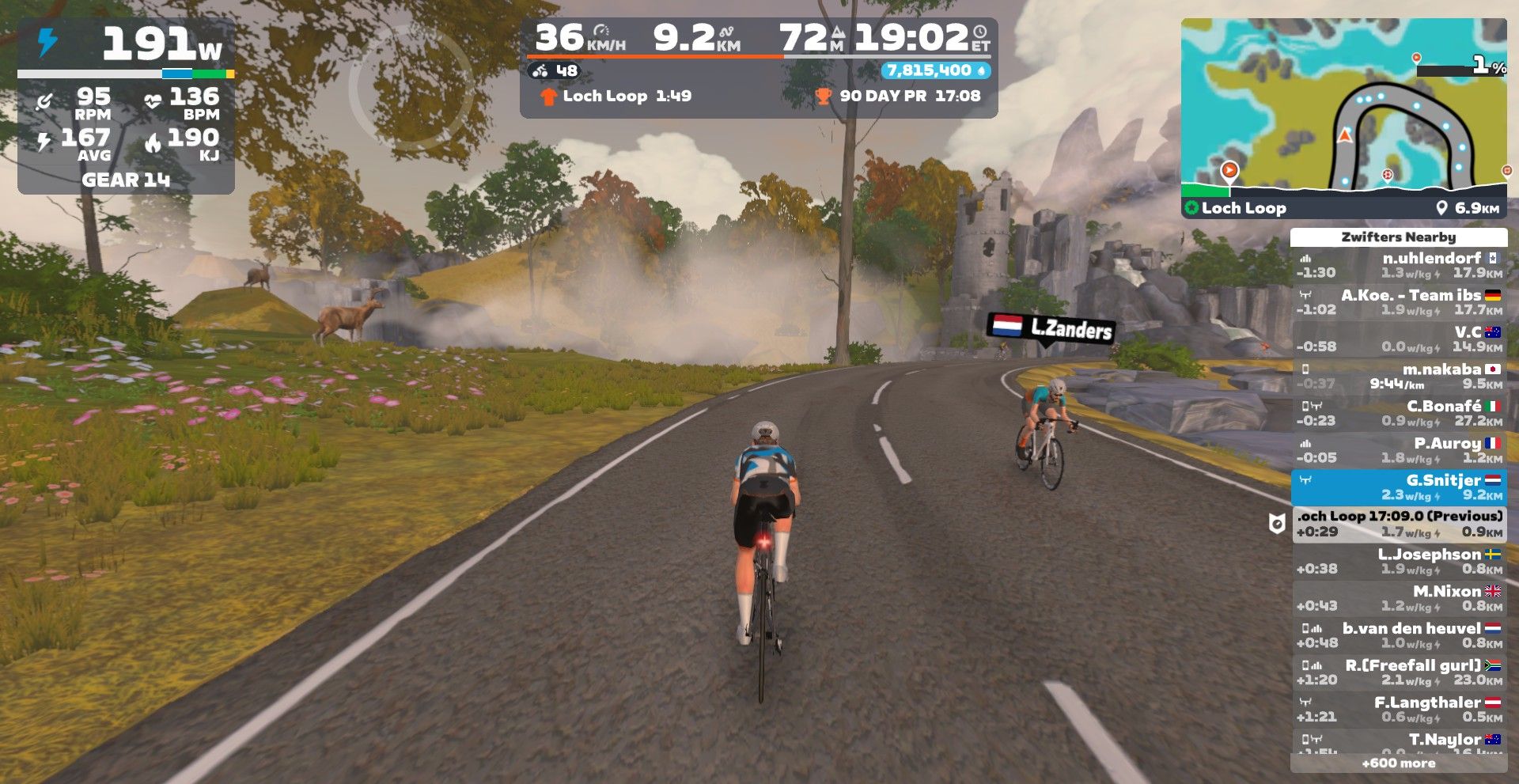Choose the A.Koe. - Team ibs rider row
Image resolution: width=1519 pixels, height=784 pixels.
[x=1398, y=302]
